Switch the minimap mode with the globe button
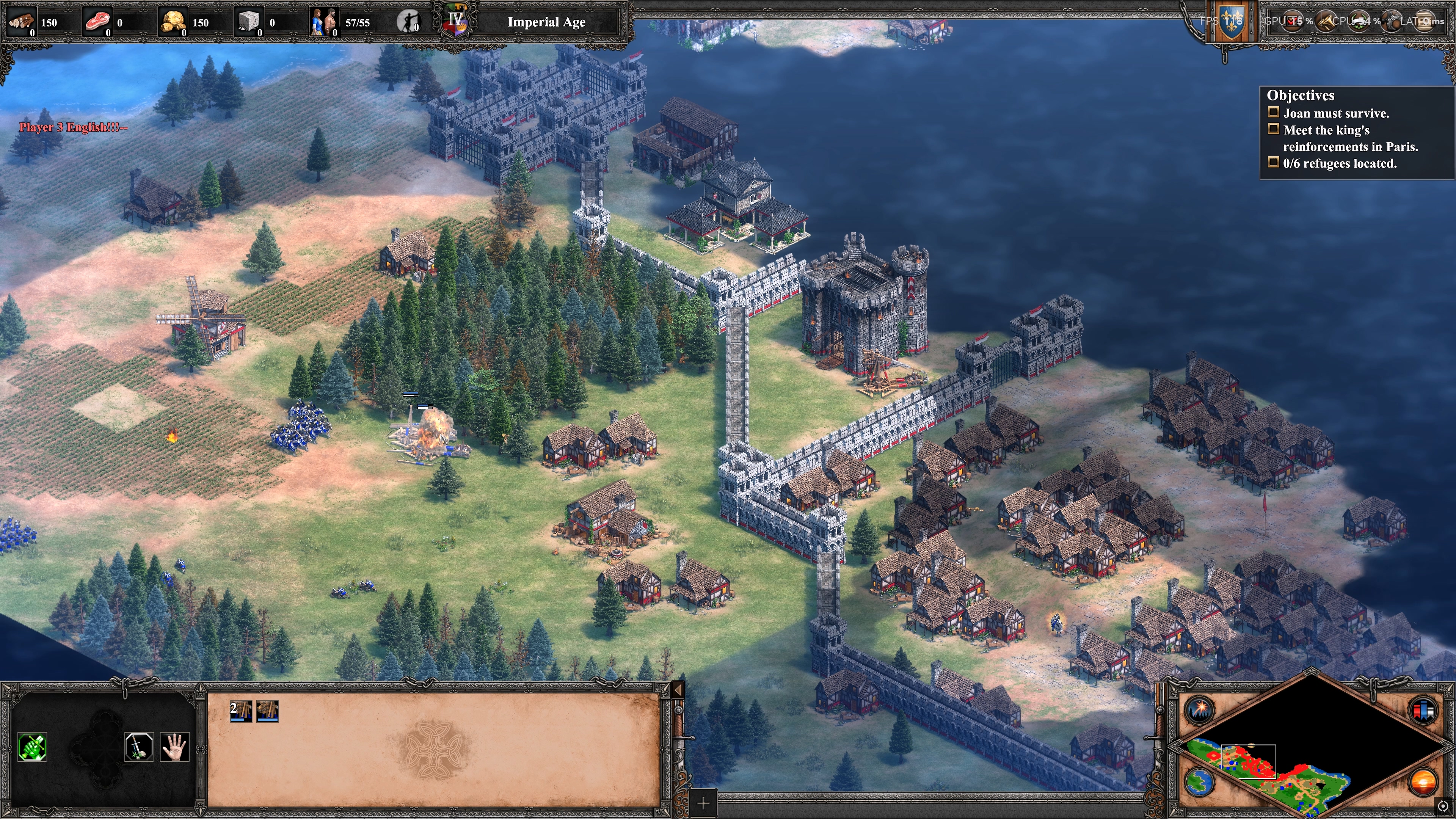The width and height of the screenshot is (1456, 819). [1198, 782]
